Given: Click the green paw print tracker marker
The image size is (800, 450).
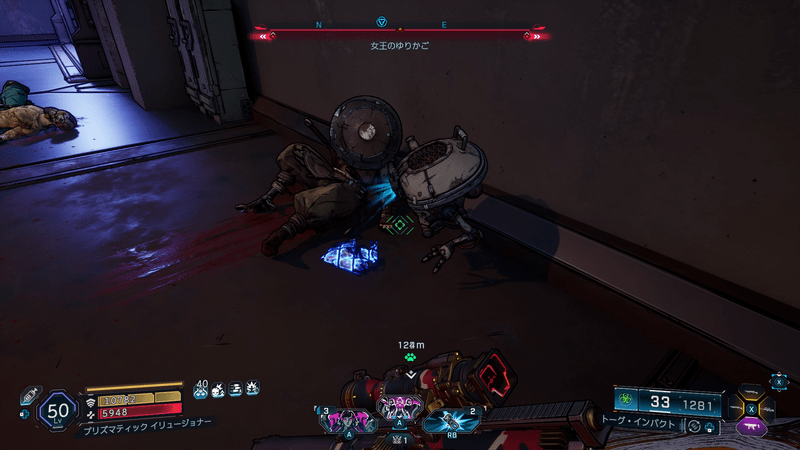Looking at the screenshot, I should [x=410, y=356].
